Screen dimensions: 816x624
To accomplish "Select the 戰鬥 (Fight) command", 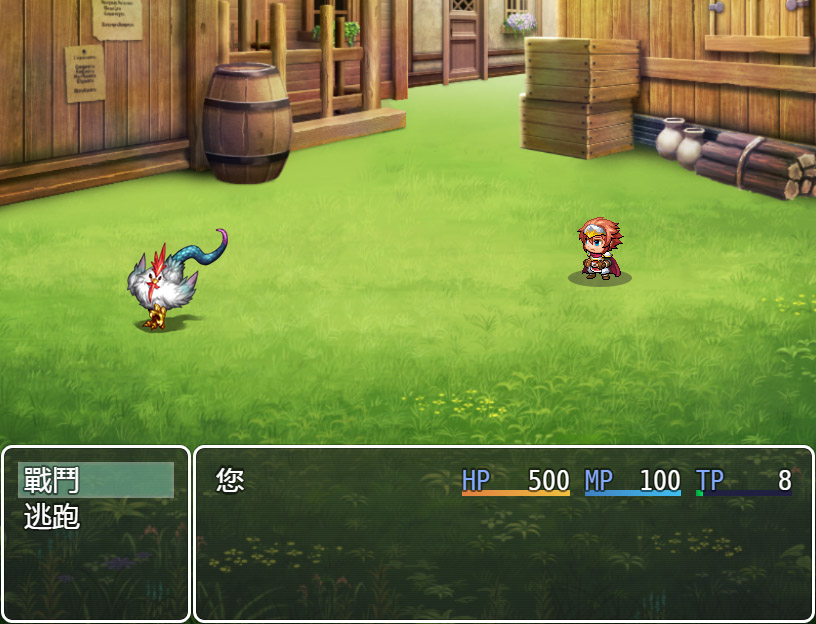I will [x=95, y=480].
